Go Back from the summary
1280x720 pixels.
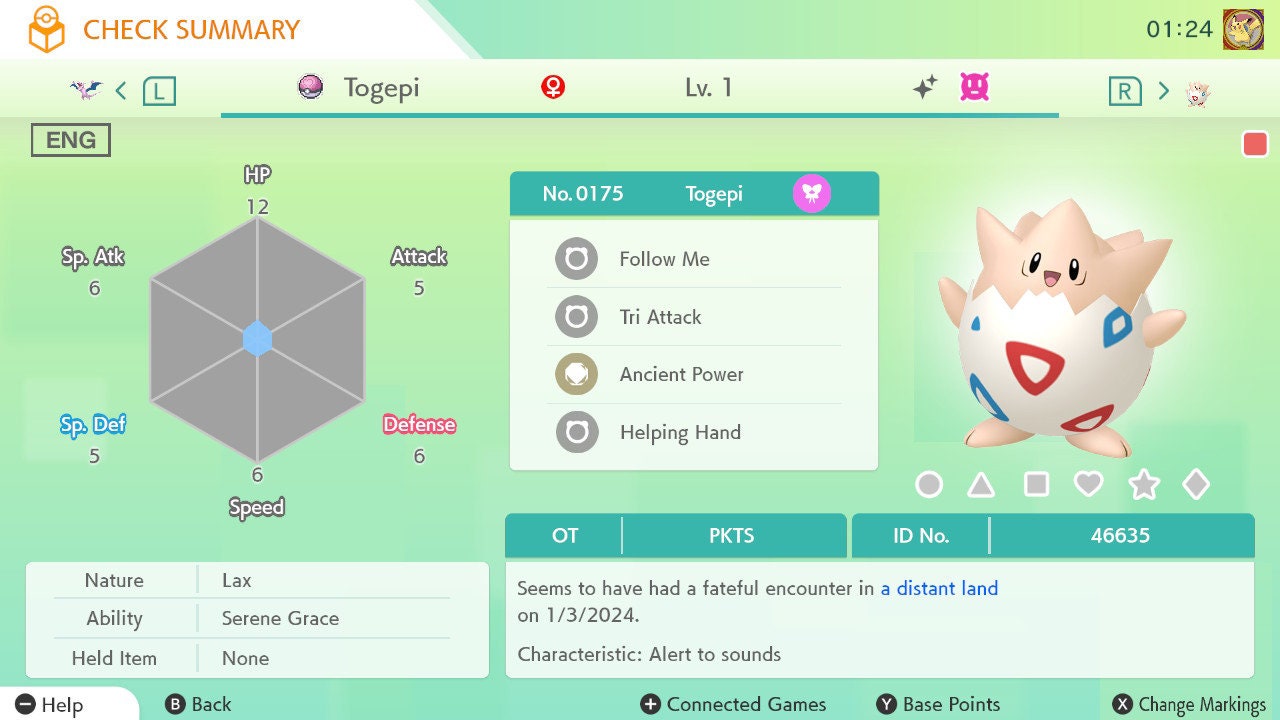click(198, 705)
